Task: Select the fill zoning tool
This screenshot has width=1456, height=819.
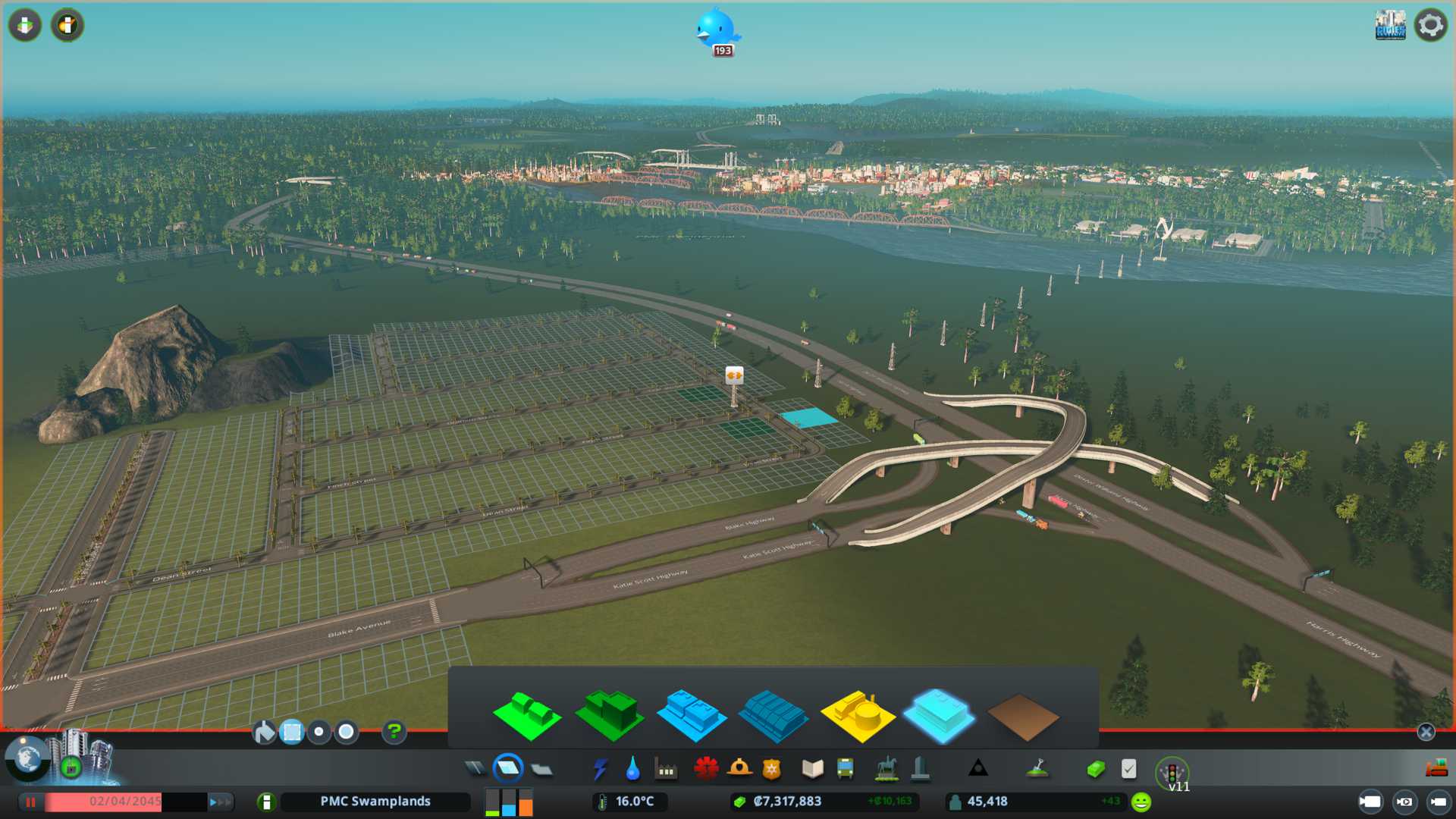Action: point(264,732)
